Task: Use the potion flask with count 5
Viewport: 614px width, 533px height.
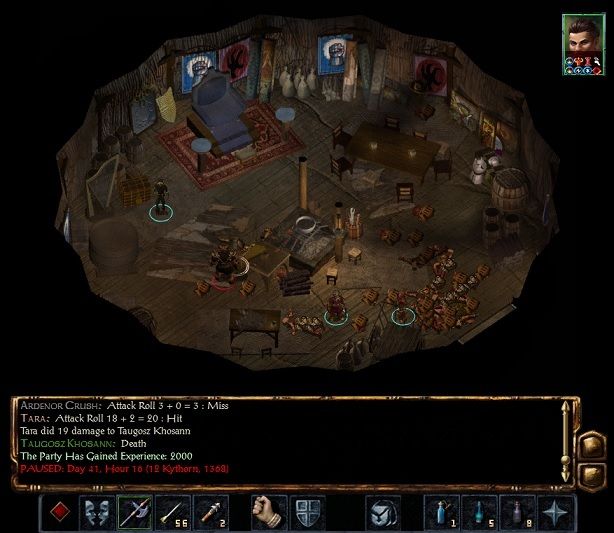Action: pyautogui.click(x=480, y=512)
